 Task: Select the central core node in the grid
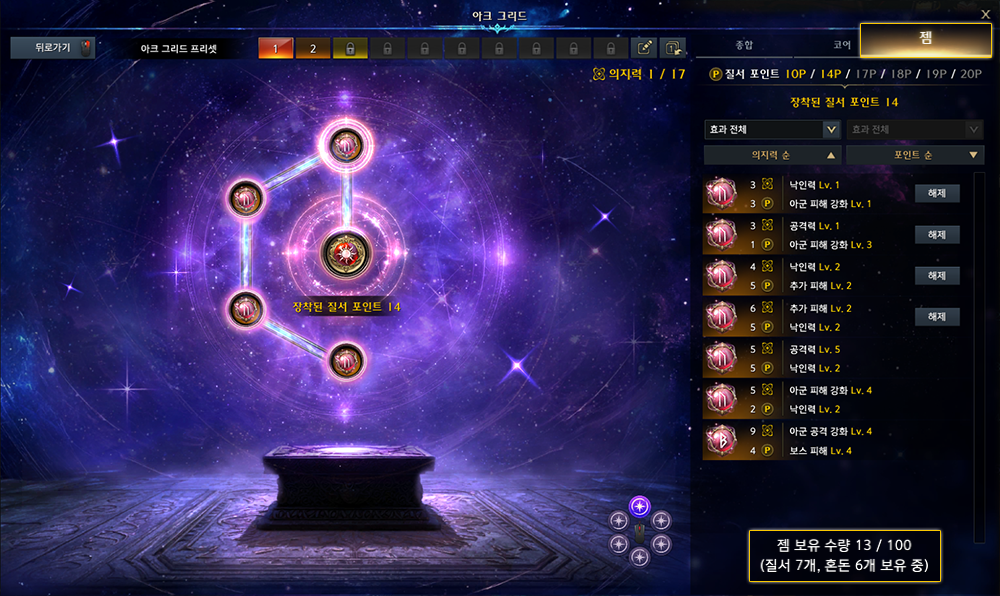(345, 251)
